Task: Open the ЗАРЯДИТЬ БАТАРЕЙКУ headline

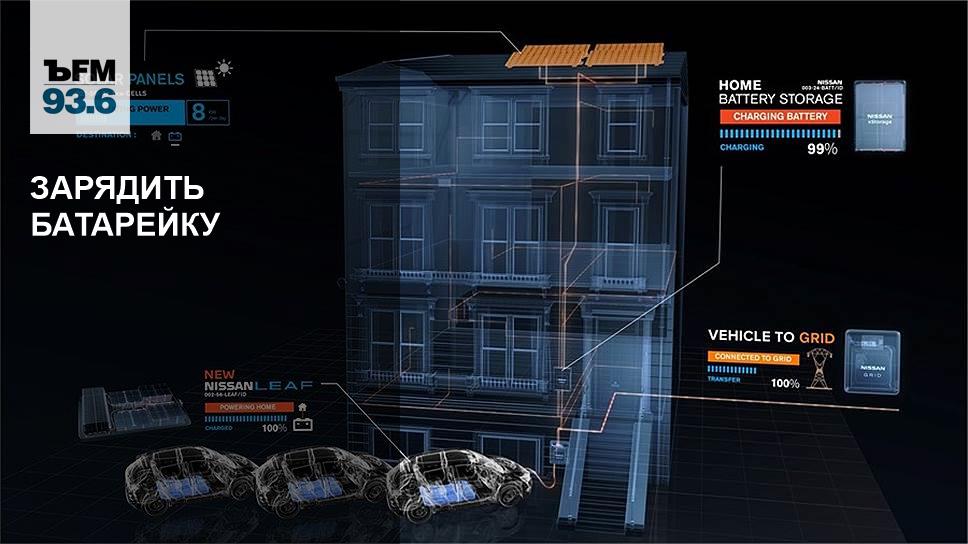Action: click(x=125, y=207)
